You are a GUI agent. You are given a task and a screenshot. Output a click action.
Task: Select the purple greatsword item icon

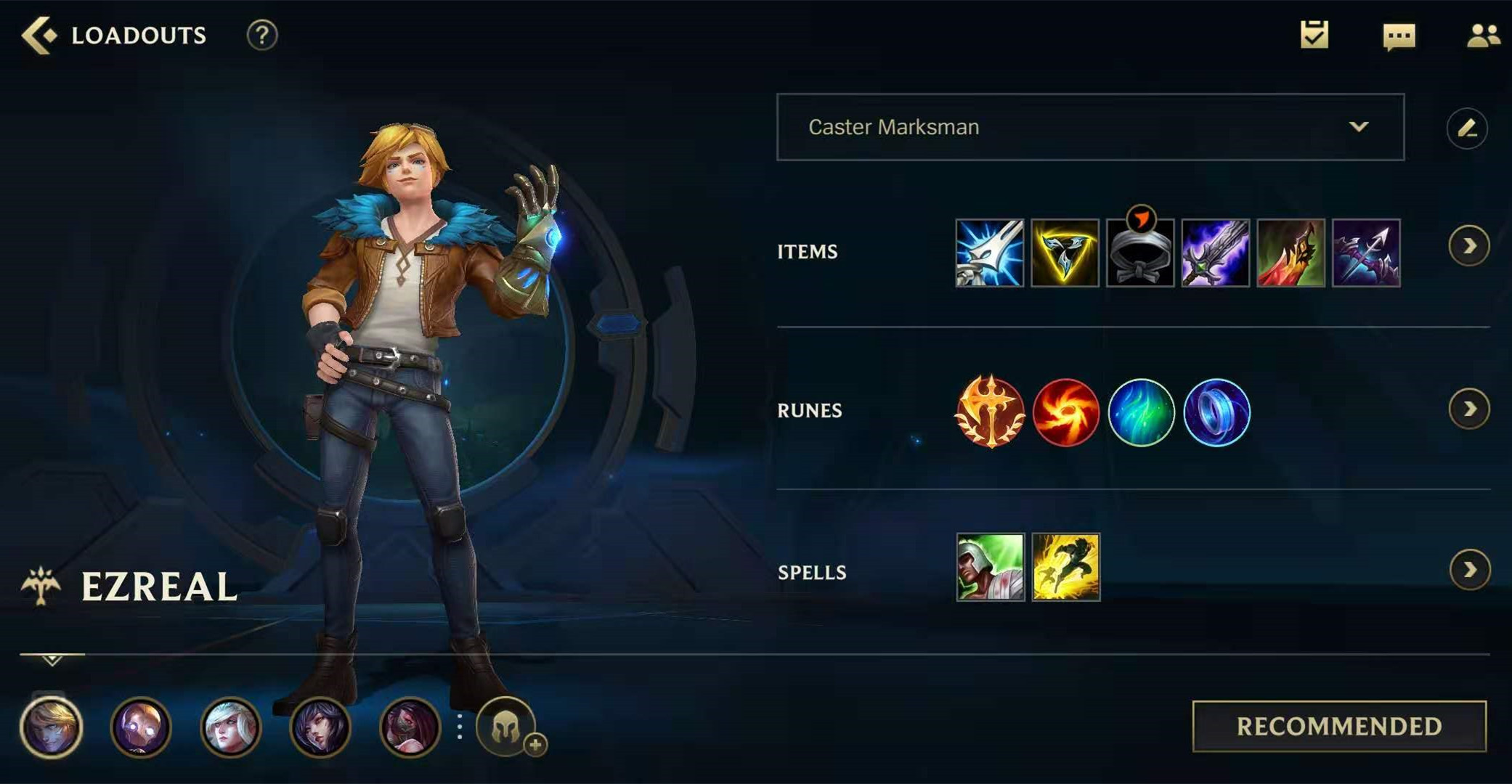(x=1216, y=253)
